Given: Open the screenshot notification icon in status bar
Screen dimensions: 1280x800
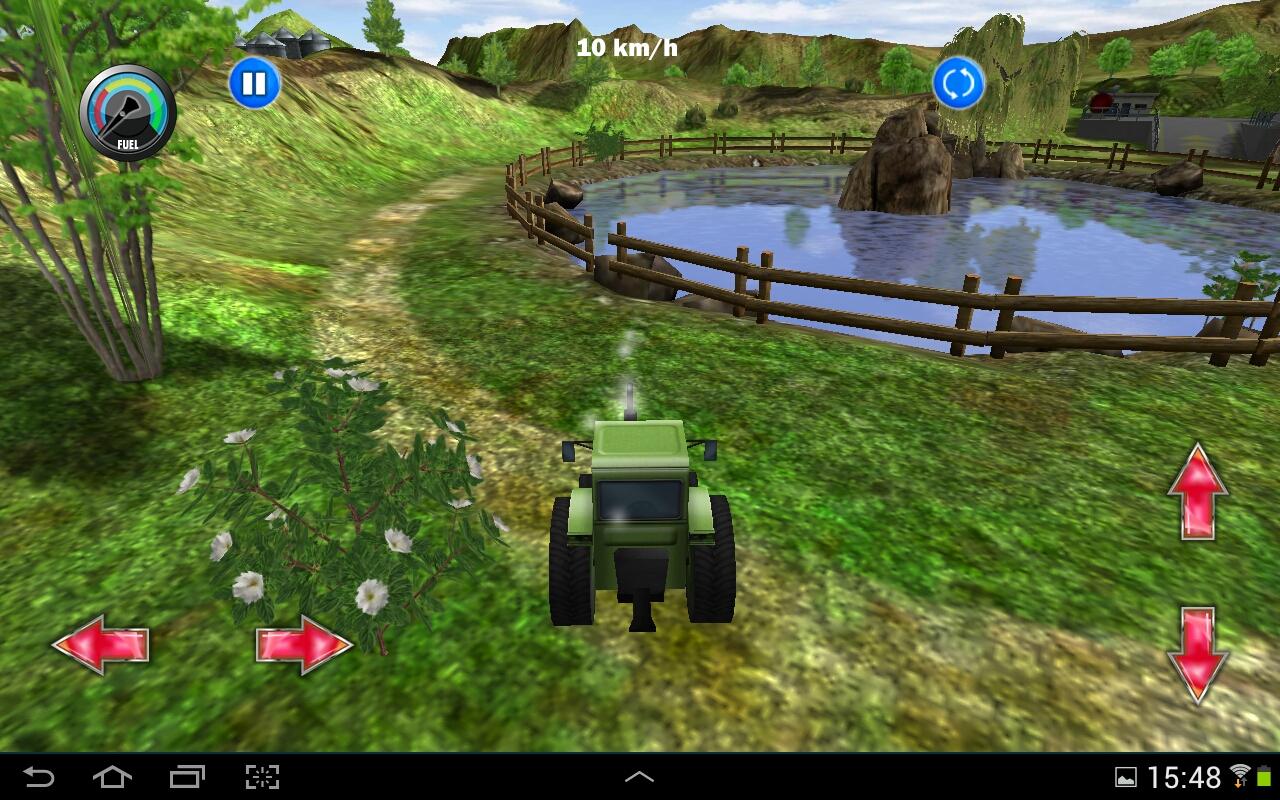Looking at the screenshot, I should 1128,777.
